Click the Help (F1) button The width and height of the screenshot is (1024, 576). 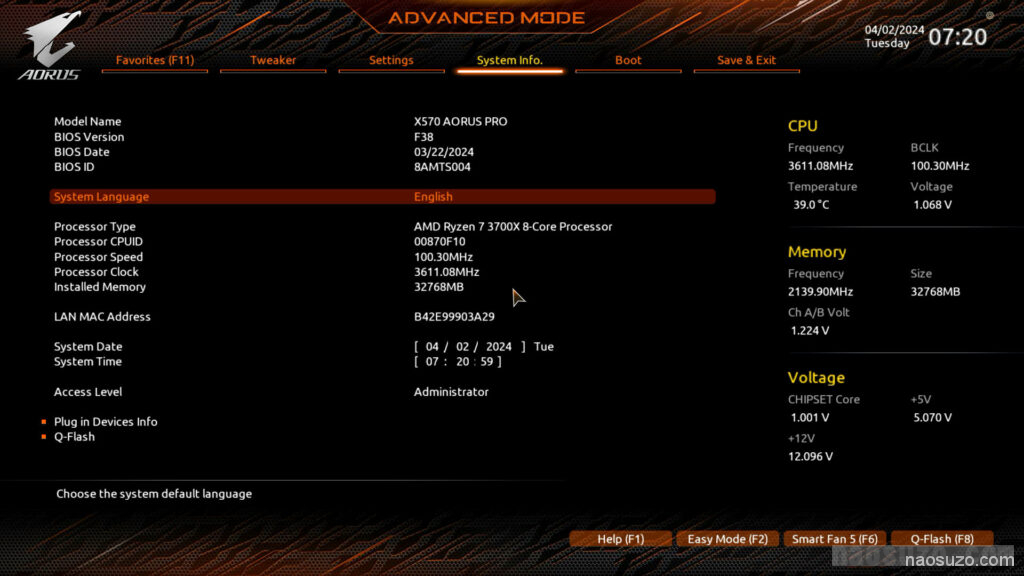click(x=620, y=539)
